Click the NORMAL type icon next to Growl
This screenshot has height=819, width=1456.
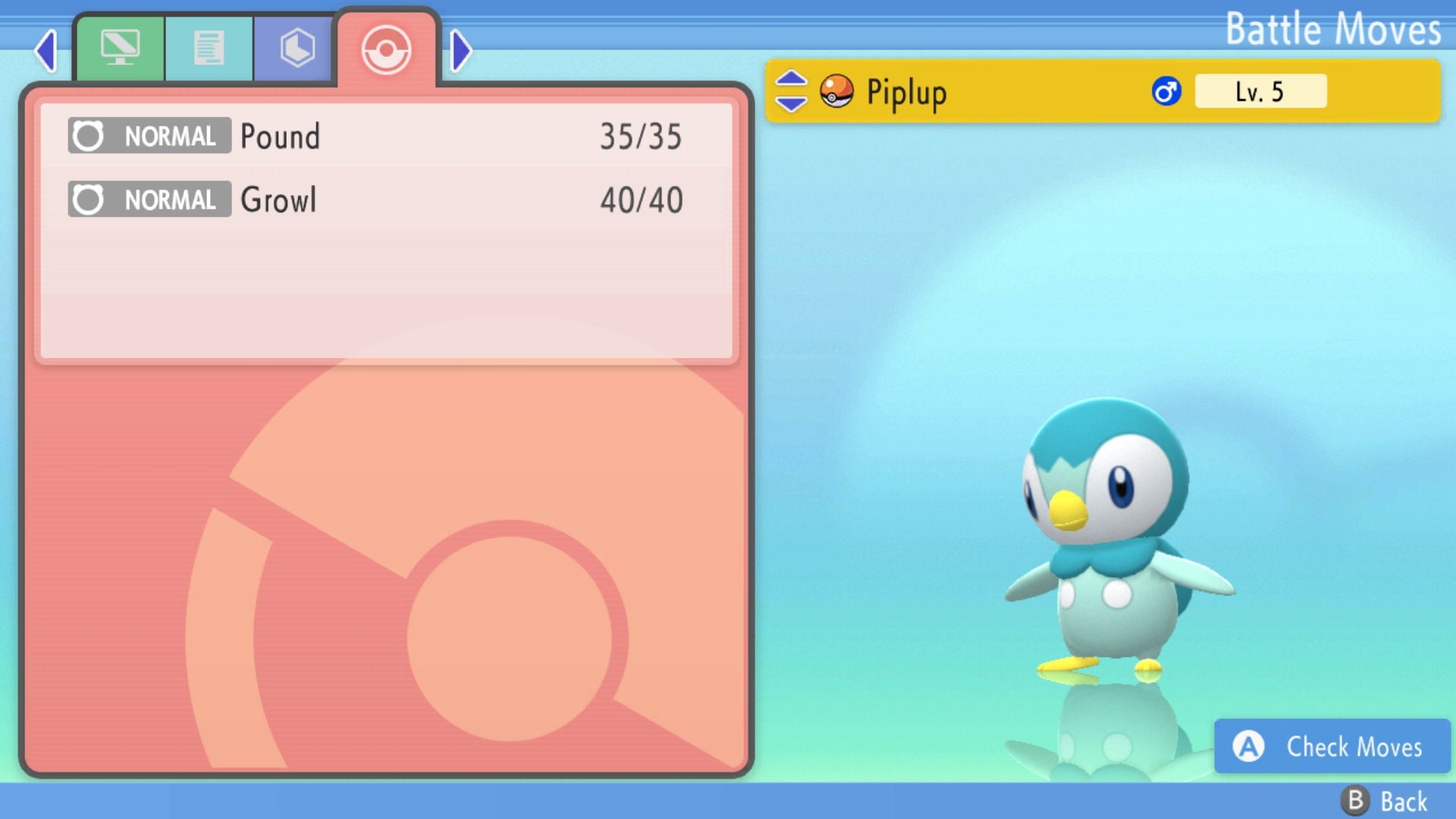(149, 199)
